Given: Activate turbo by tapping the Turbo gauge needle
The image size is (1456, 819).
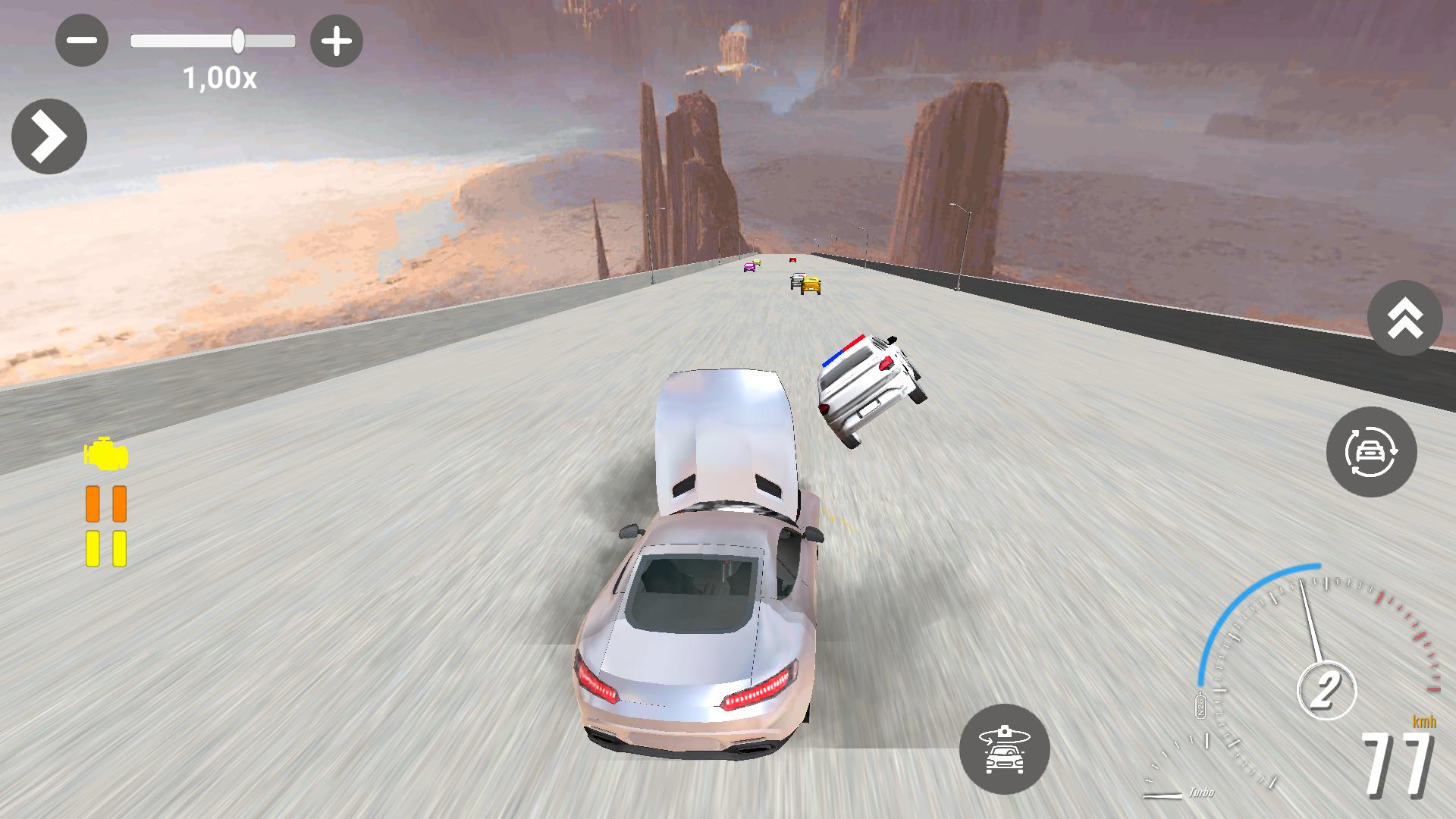Looking at the screenshot, I should click(1163, 796).
